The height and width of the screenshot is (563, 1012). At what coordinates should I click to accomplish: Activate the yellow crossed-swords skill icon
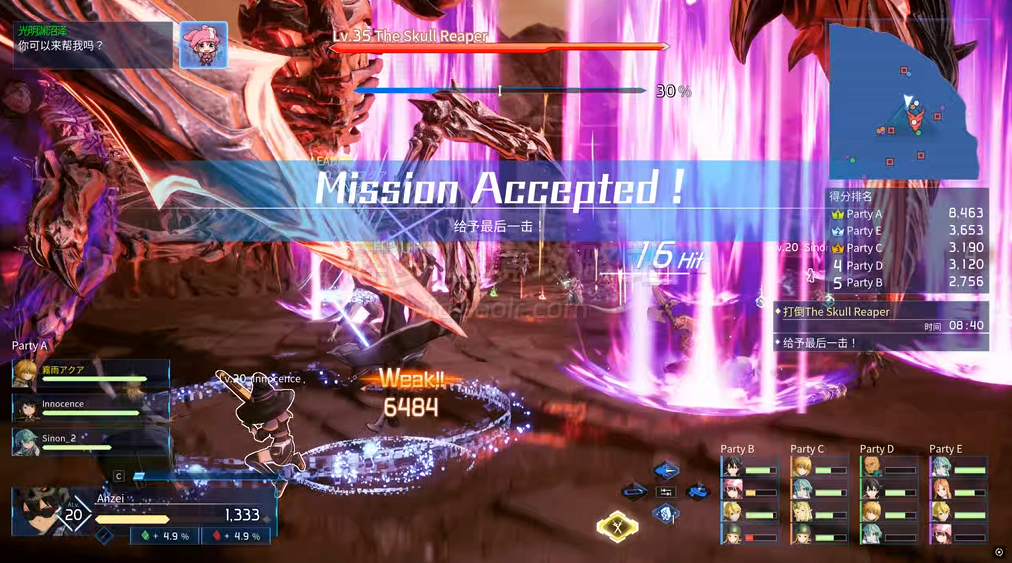pos(617,526)
